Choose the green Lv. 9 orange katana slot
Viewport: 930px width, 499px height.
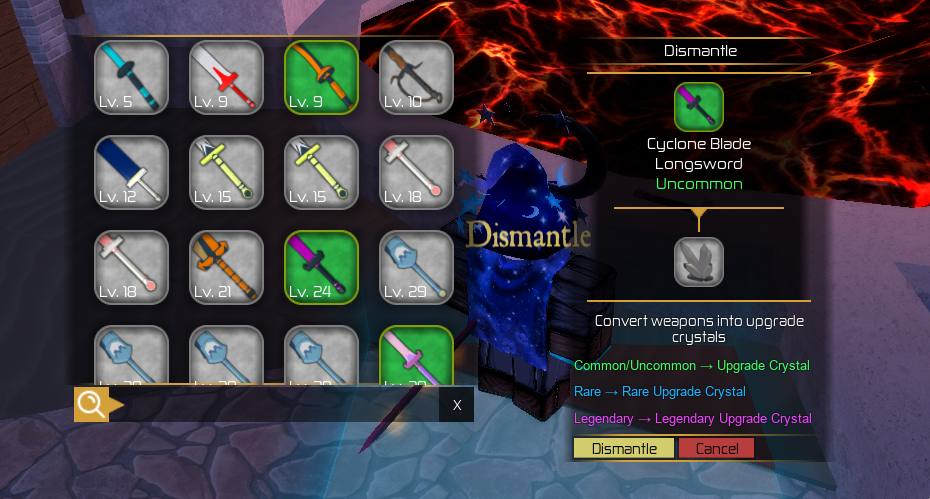[x=321, y=77]
